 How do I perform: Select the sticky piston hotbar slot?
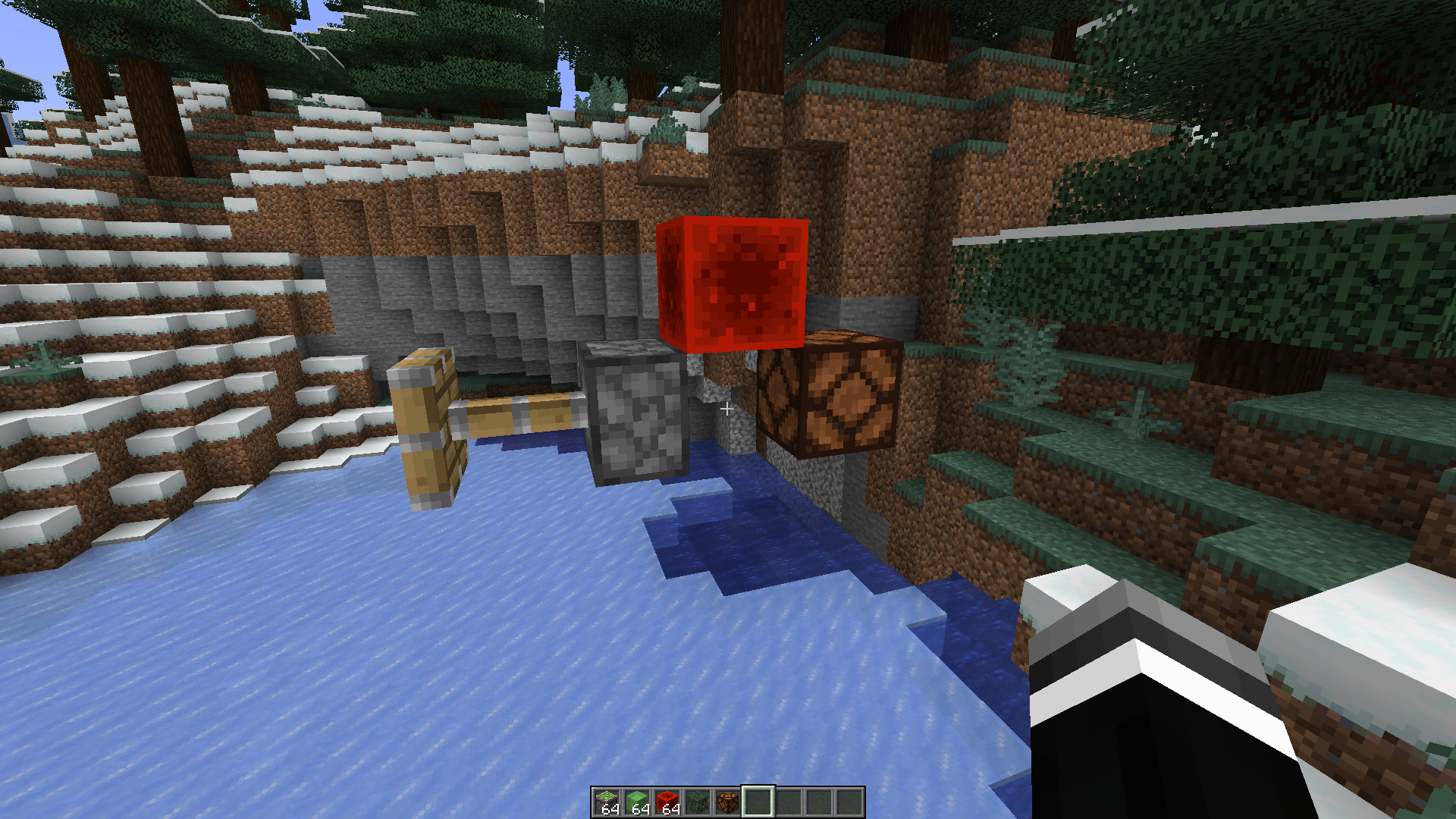point(607,802)
